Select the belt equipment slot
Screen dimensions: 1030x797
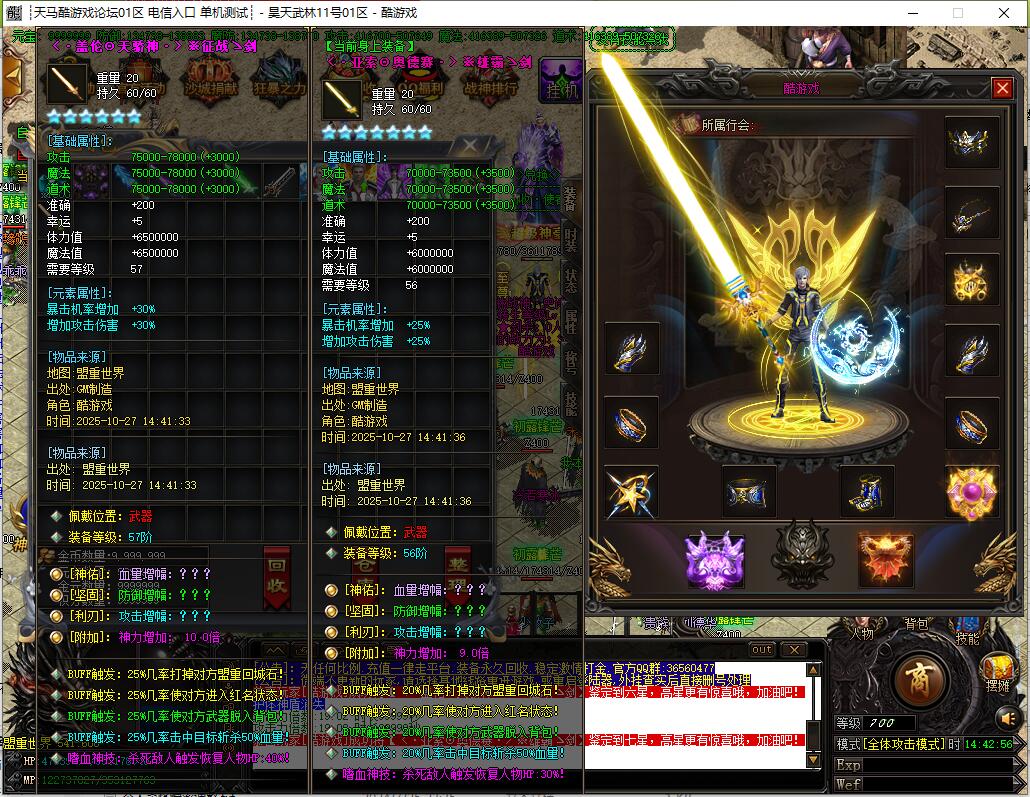(x=749, y=492)
